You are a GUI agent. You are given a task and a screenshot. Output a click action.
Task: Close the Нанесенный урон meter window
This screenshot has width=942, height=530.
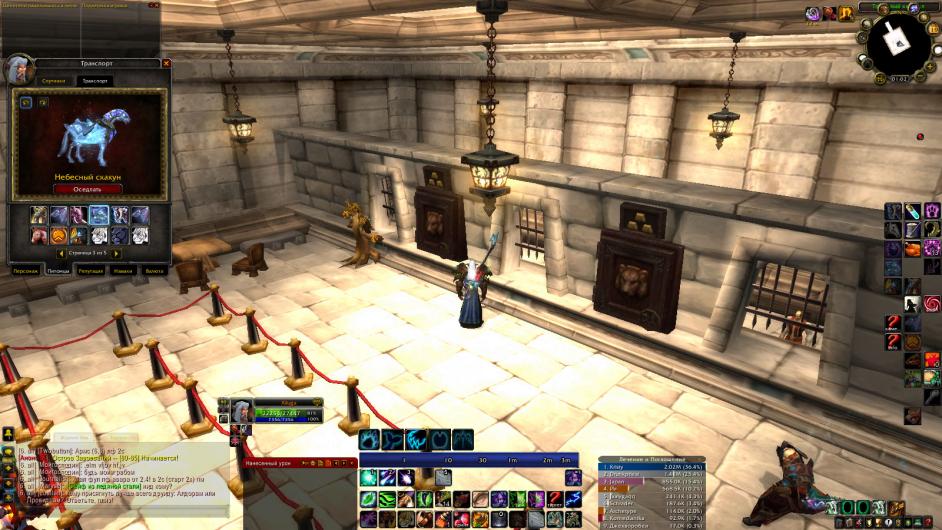(x=352, y=463)
